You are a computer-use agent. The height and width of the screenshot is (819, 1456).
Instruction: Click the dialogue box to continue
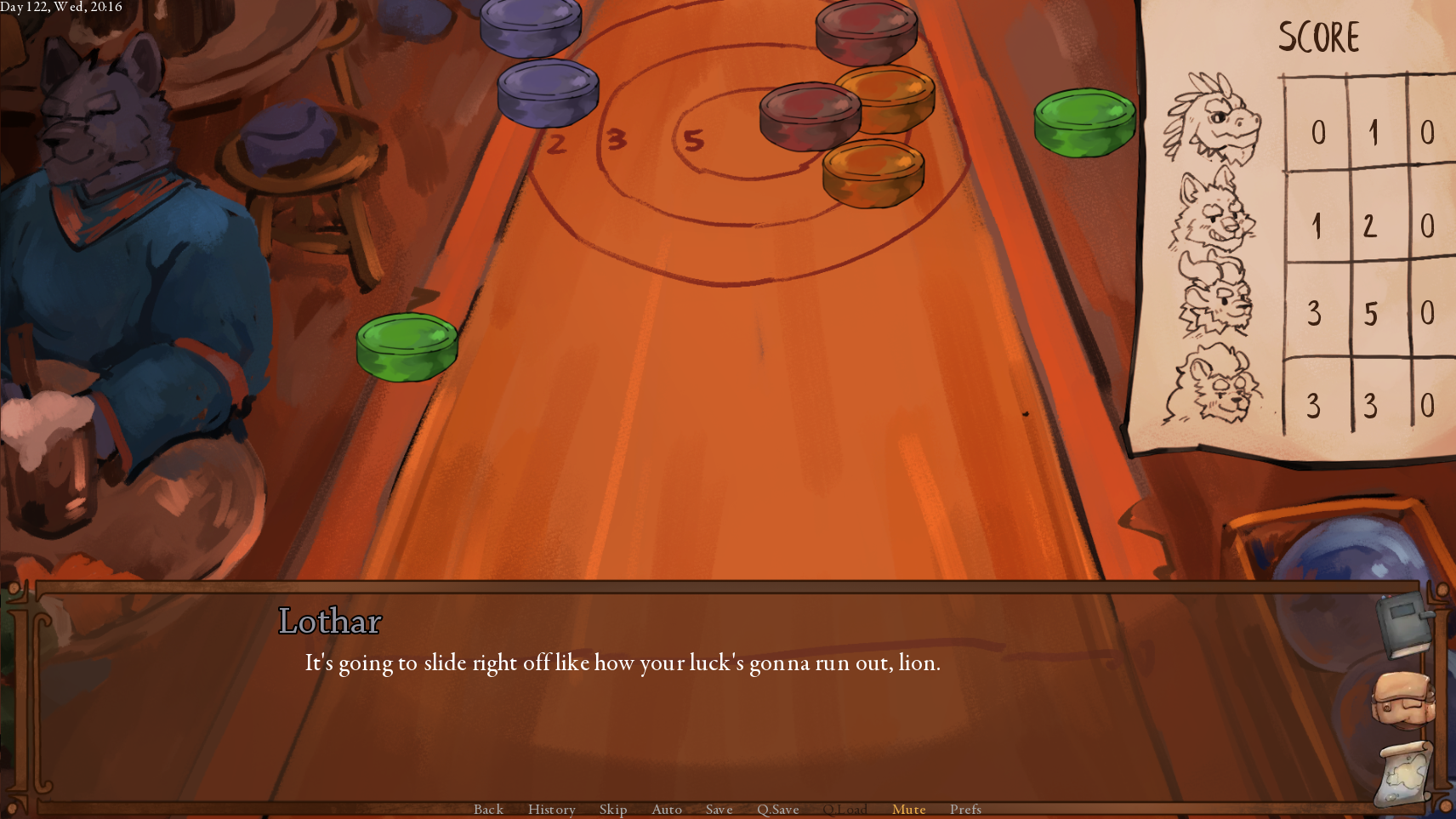pos(680,714)
